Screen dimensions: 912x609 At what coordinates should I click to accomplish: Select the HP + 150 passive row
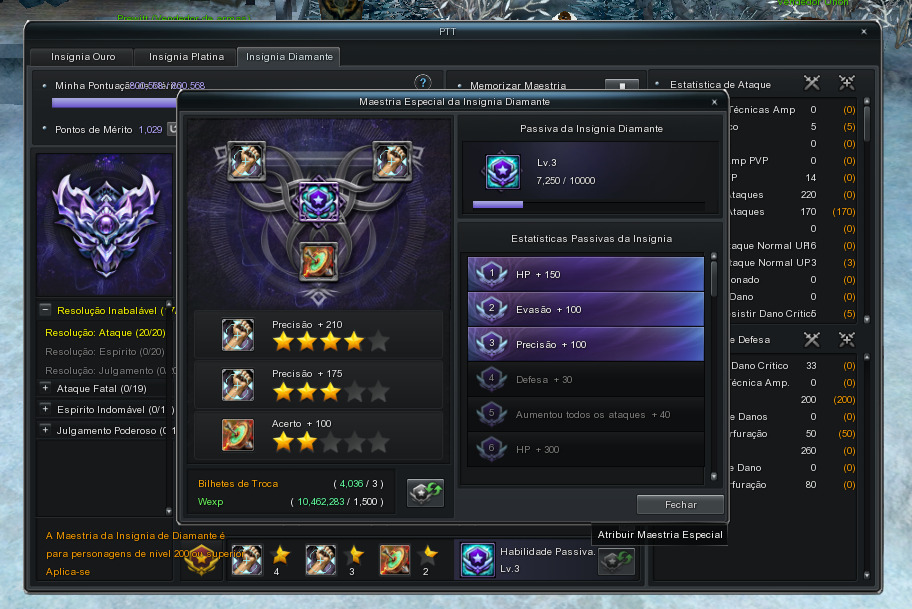586,274
